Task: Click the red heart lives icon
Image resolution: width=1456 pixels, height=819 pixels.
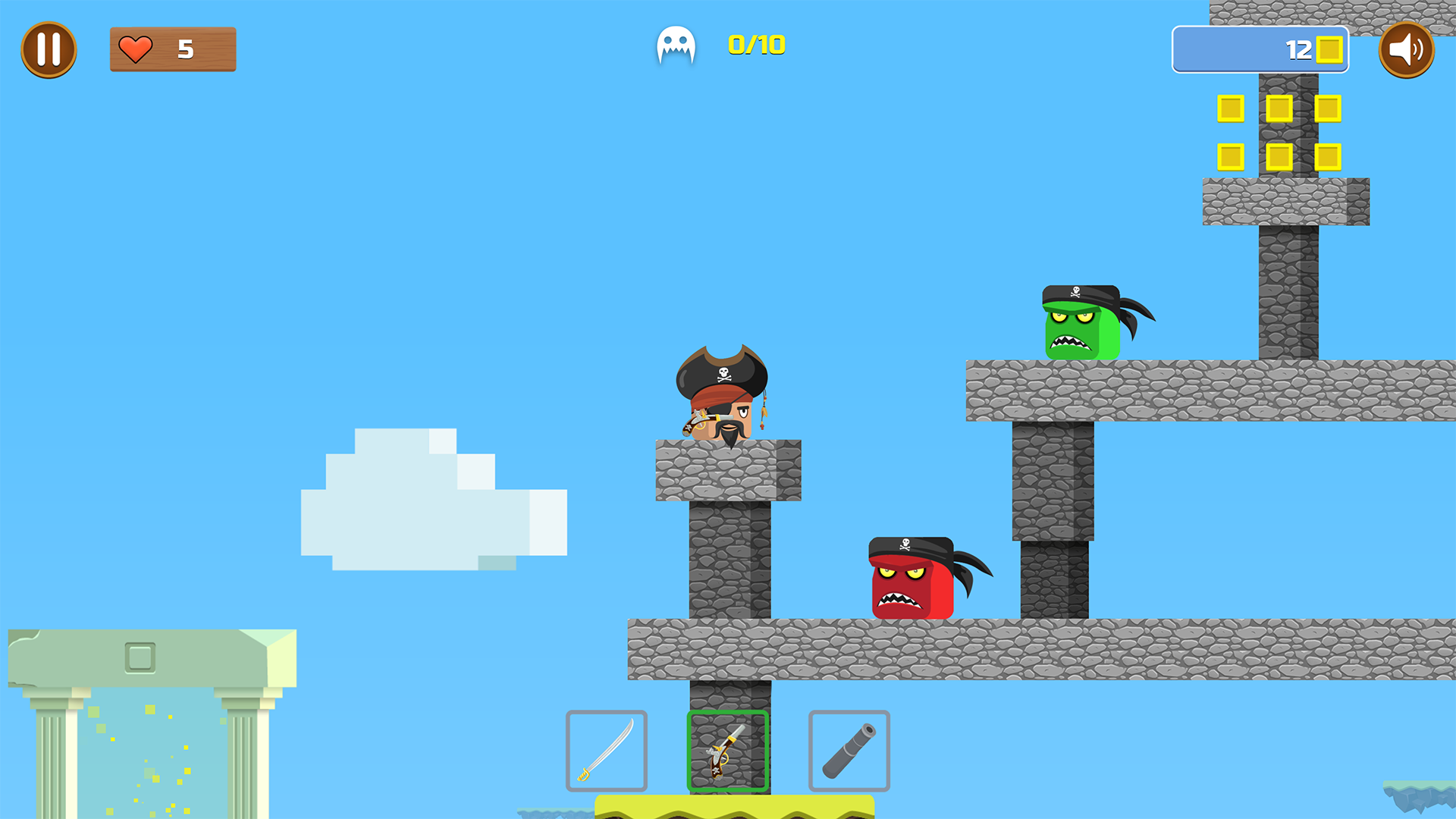Action: 135,49
